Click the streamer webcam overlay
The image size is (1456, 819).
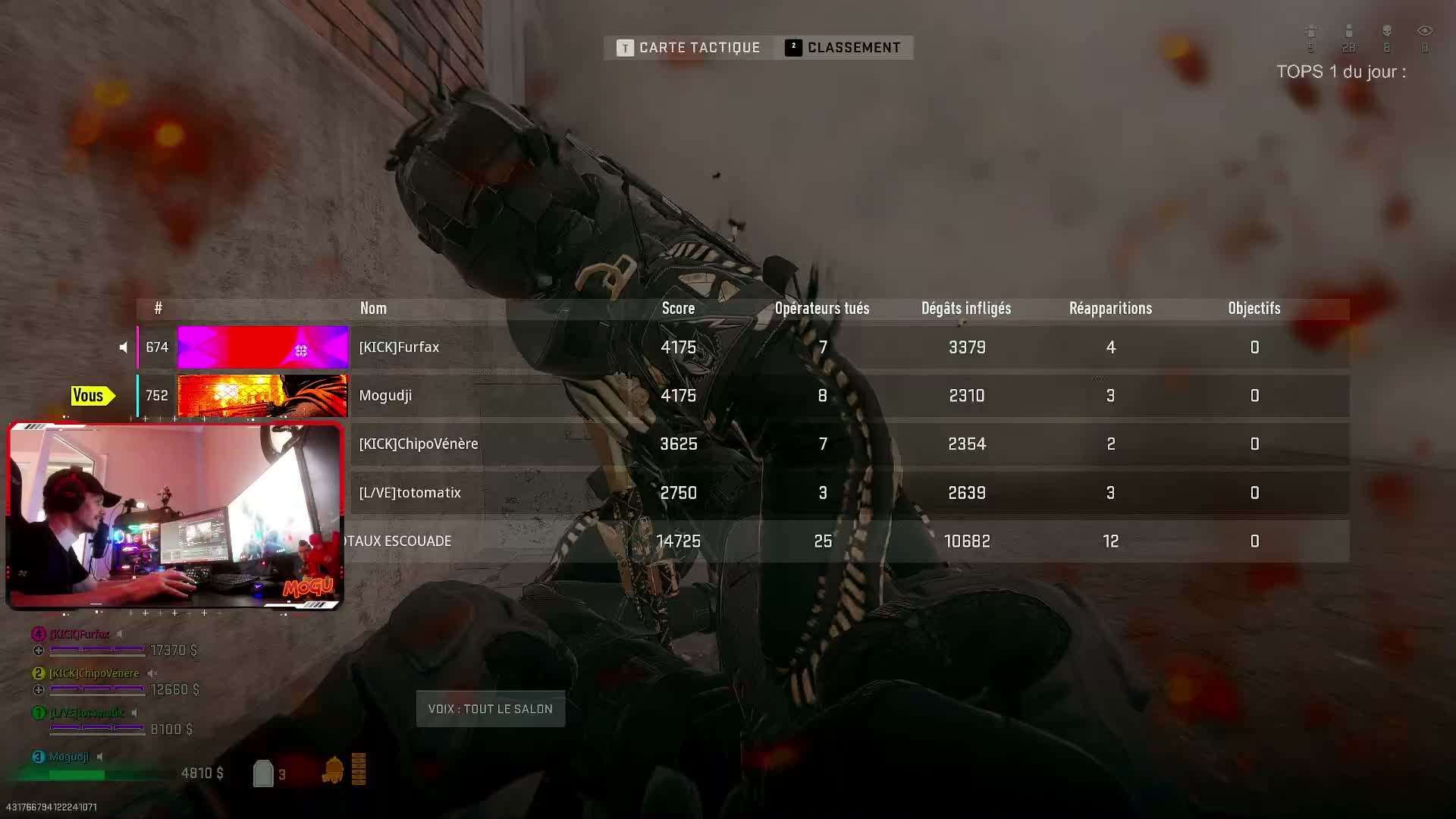point(175,516)
